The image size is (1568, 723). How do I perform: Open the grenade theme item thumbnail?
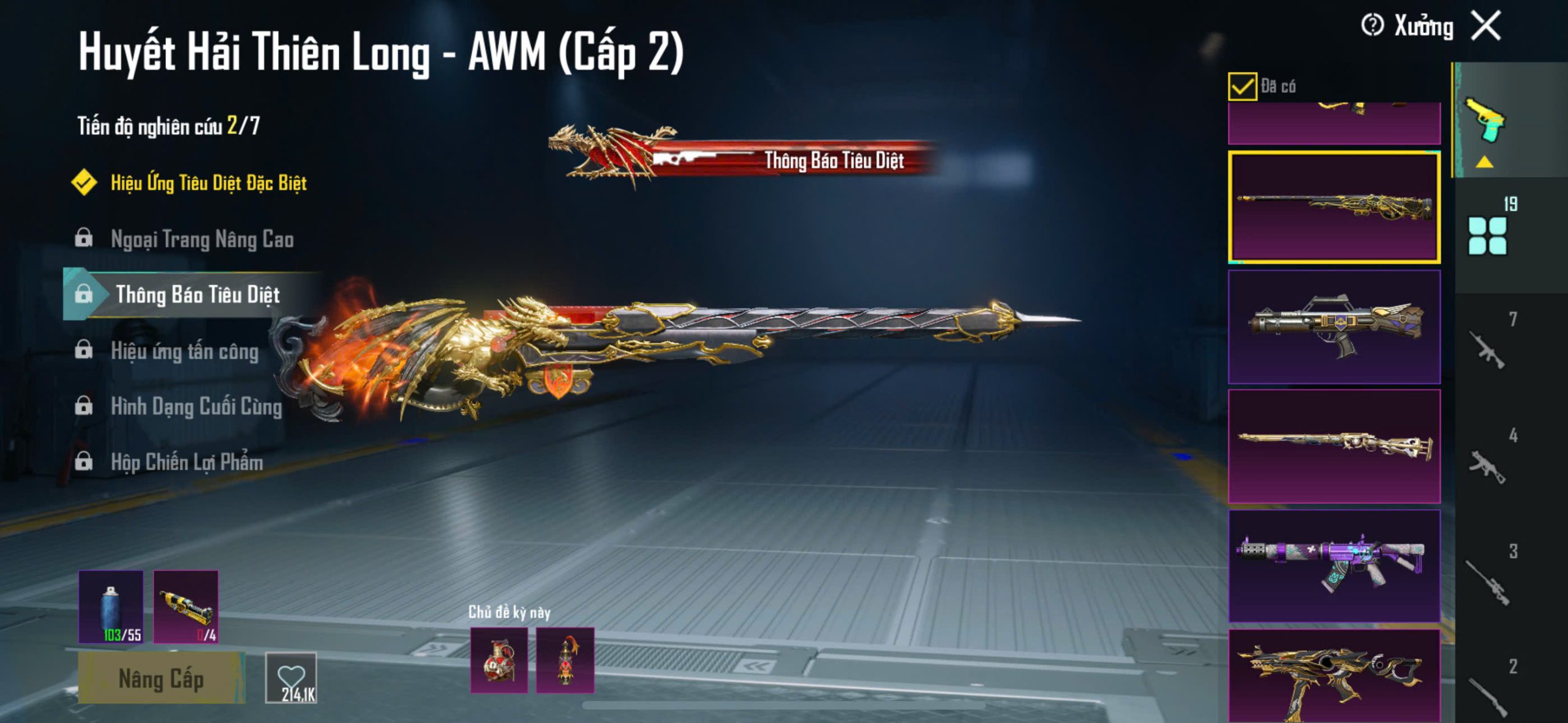(499, 661)
